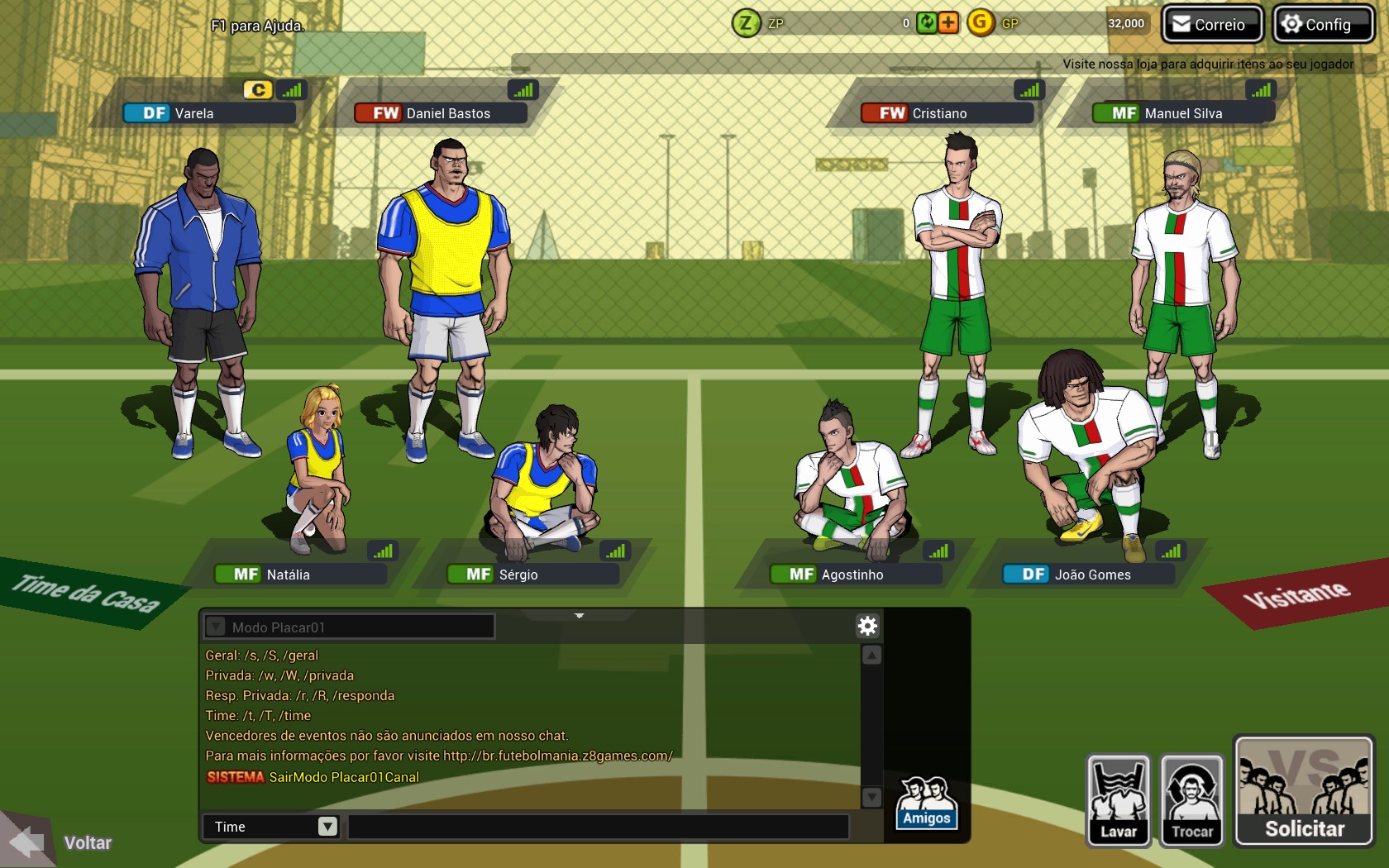Viewport: 1389px width, 868px height.
Task: Click the chat message input field
Action: (599, 827)
